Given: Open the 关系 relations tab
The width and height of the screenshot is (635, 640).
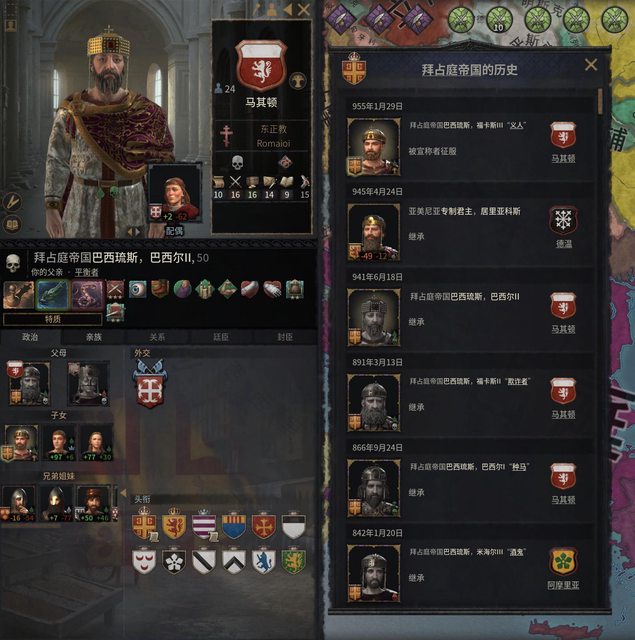Looking at the screenshot, I should (157, 337).
